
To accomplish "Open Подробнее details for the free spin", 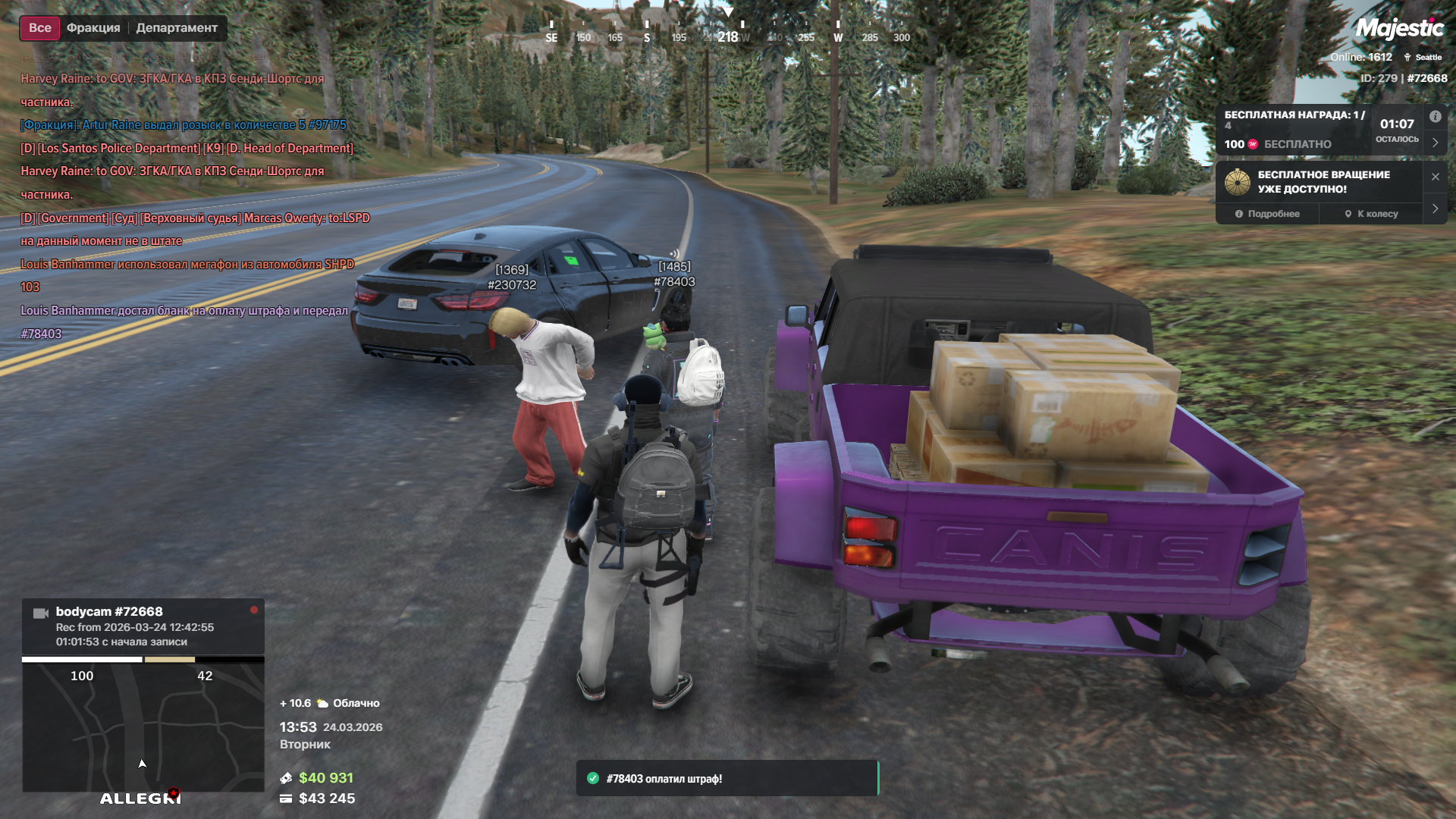I will (x=1267, y=214).
